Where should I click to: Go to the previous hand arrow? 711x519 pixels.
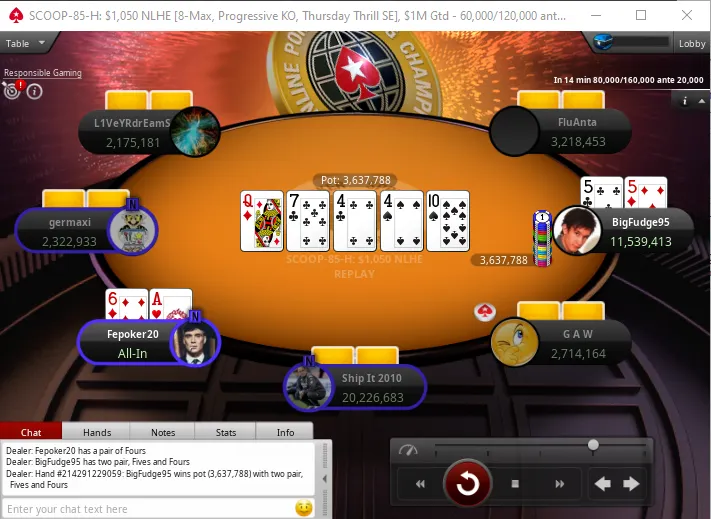click(x=603, y=484)
